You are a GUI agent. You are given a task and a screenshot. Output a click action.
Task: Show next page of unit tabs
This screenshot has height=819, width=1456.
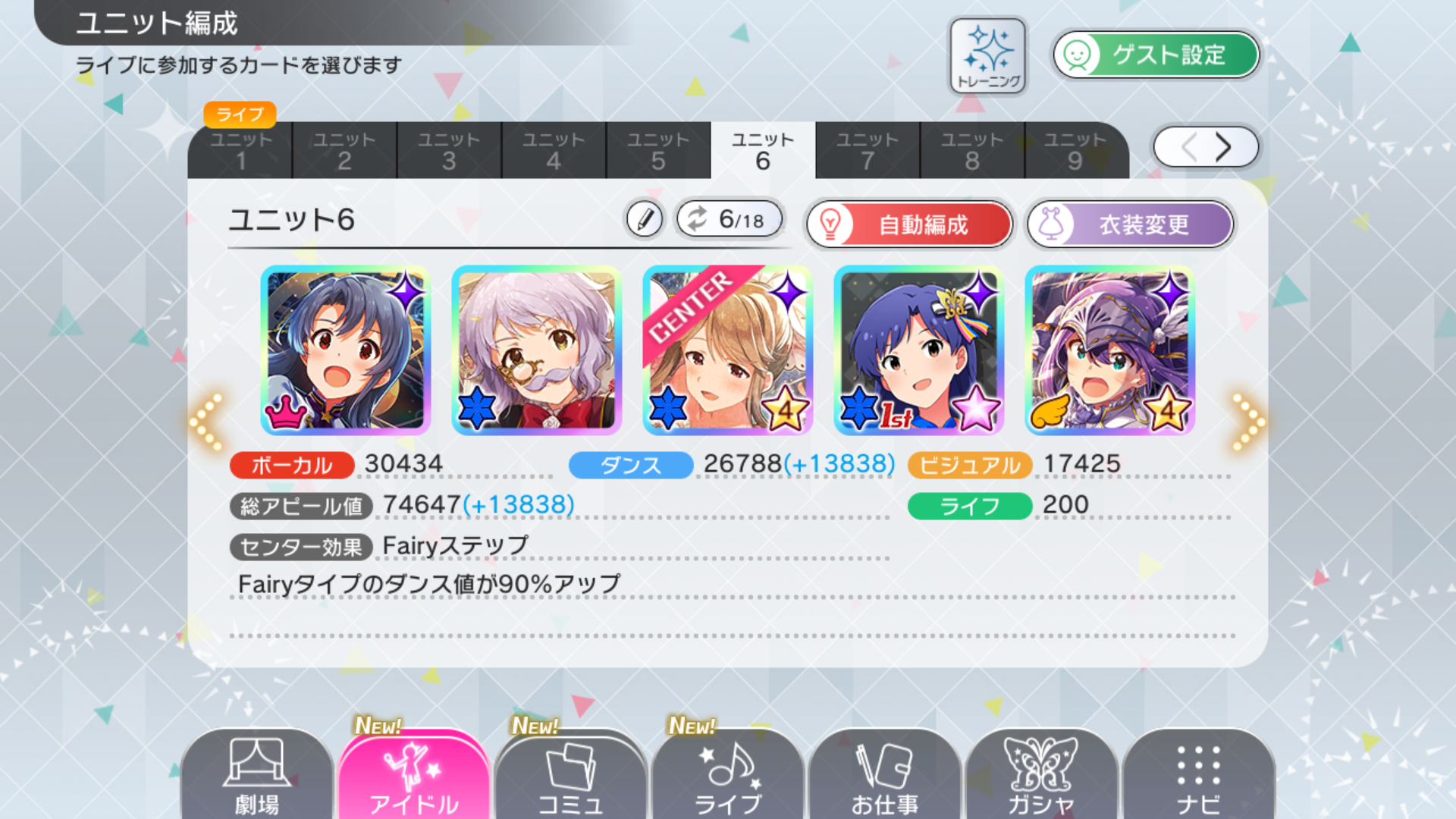[1222, 147]
